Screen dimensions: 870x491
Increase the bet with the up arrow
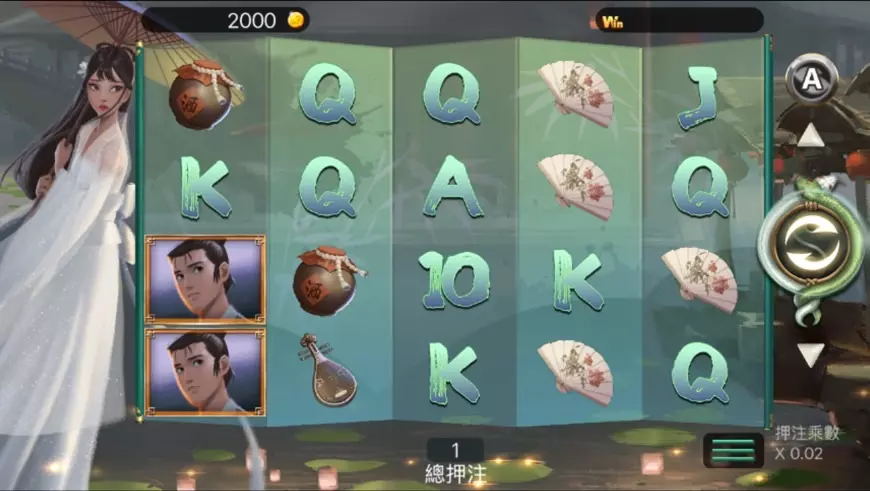coord(811,136)
